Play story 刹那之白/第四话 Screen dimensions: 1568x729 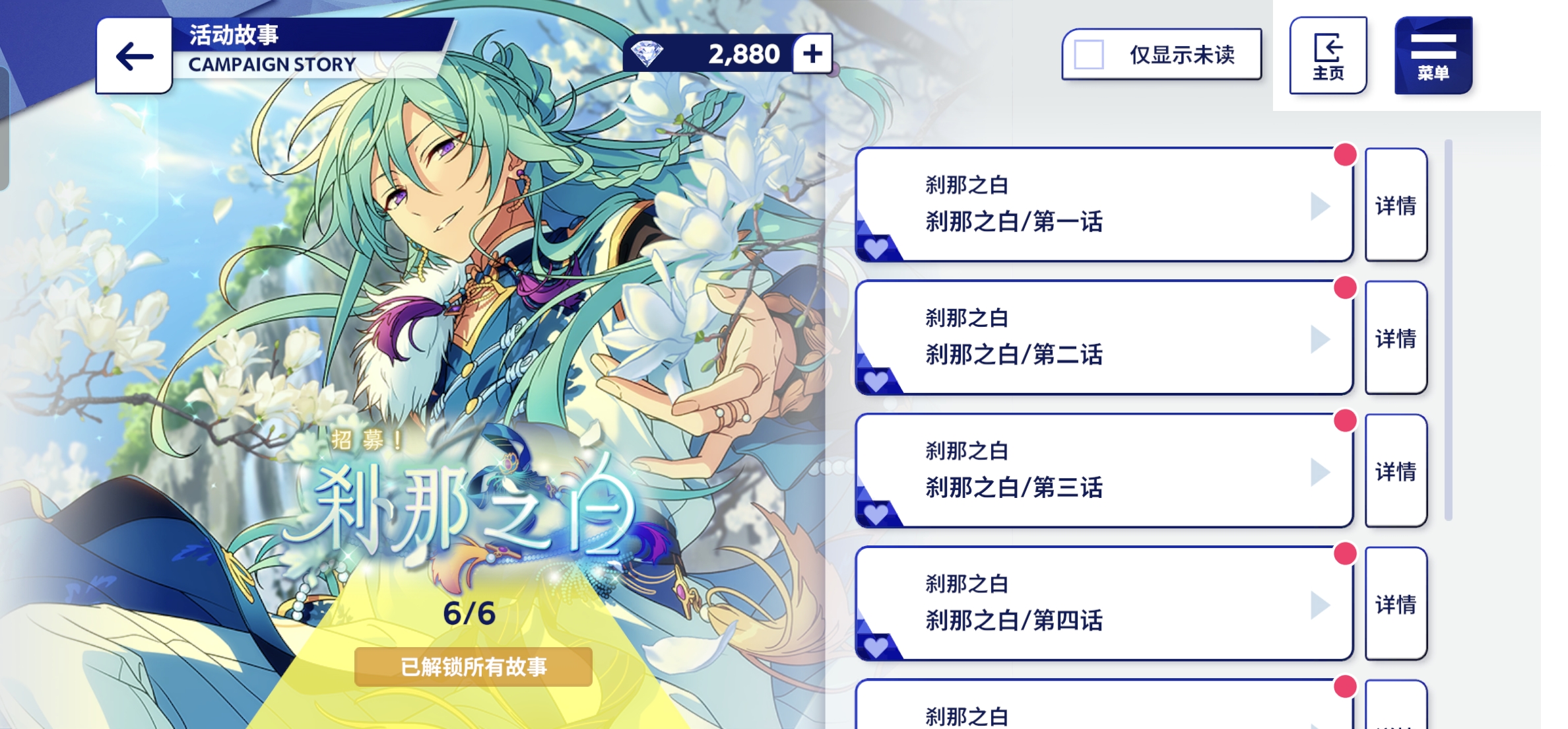(x=1103, y=604)
